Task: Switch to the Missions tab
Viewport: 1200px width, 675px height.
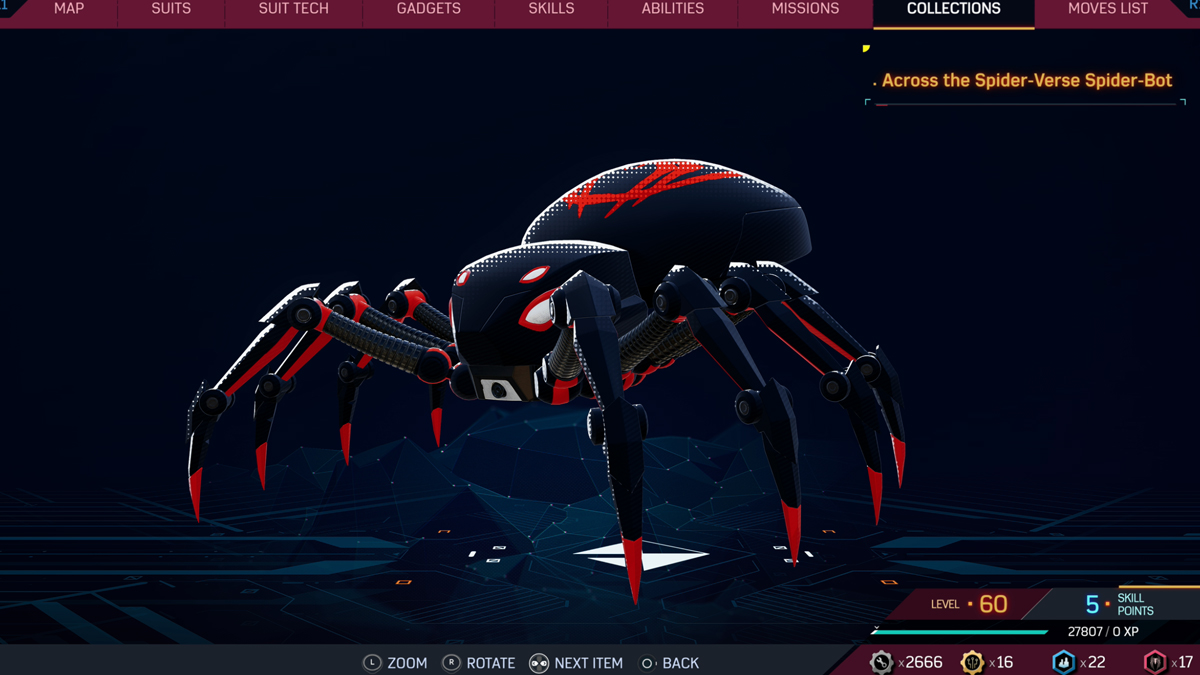Action: (805, 9)
